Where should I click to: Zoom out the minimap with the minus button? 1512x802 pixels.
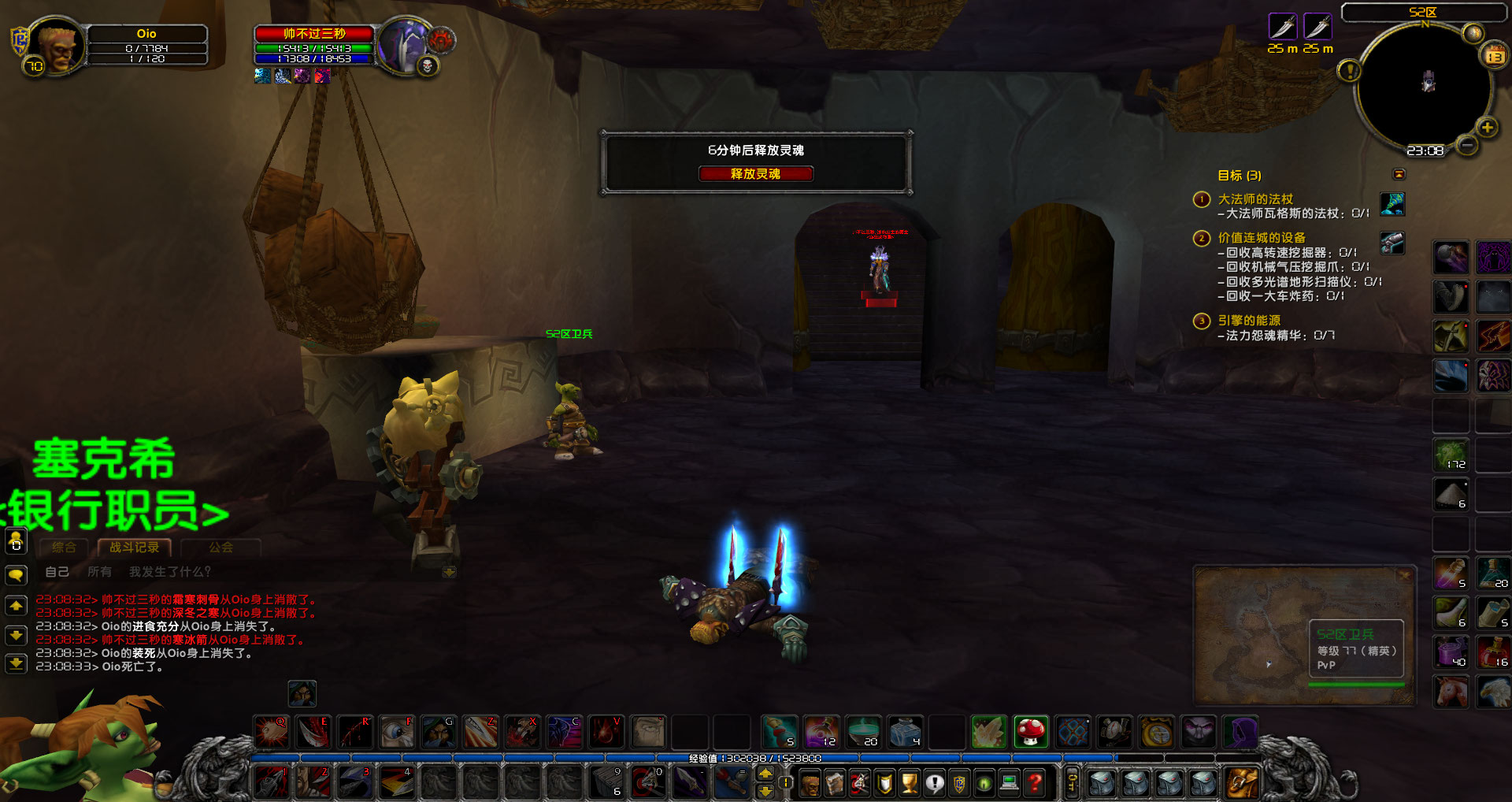pyautogui.click(x=1466, y=145)
